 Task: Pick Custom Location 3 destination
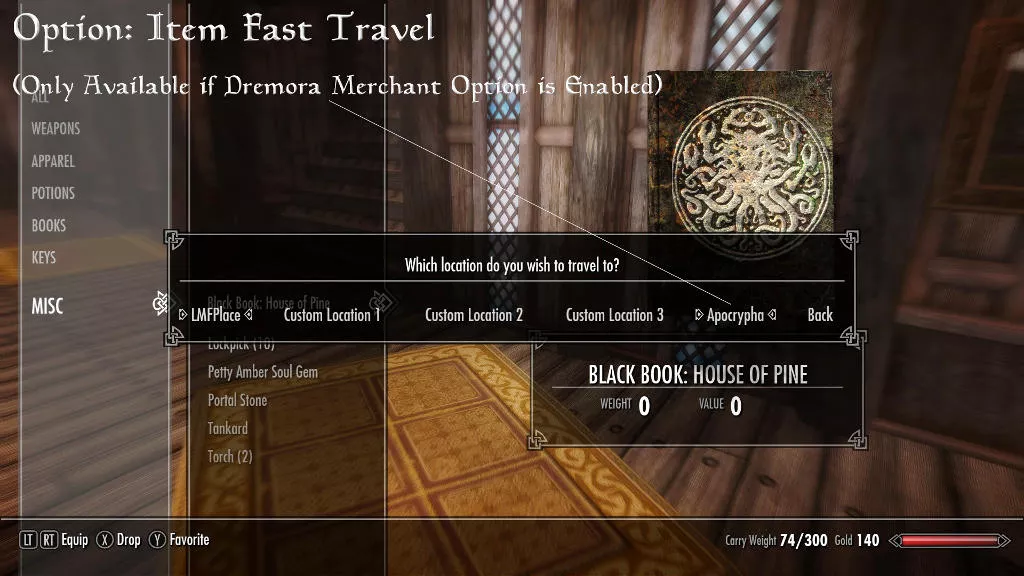point(614,315)
